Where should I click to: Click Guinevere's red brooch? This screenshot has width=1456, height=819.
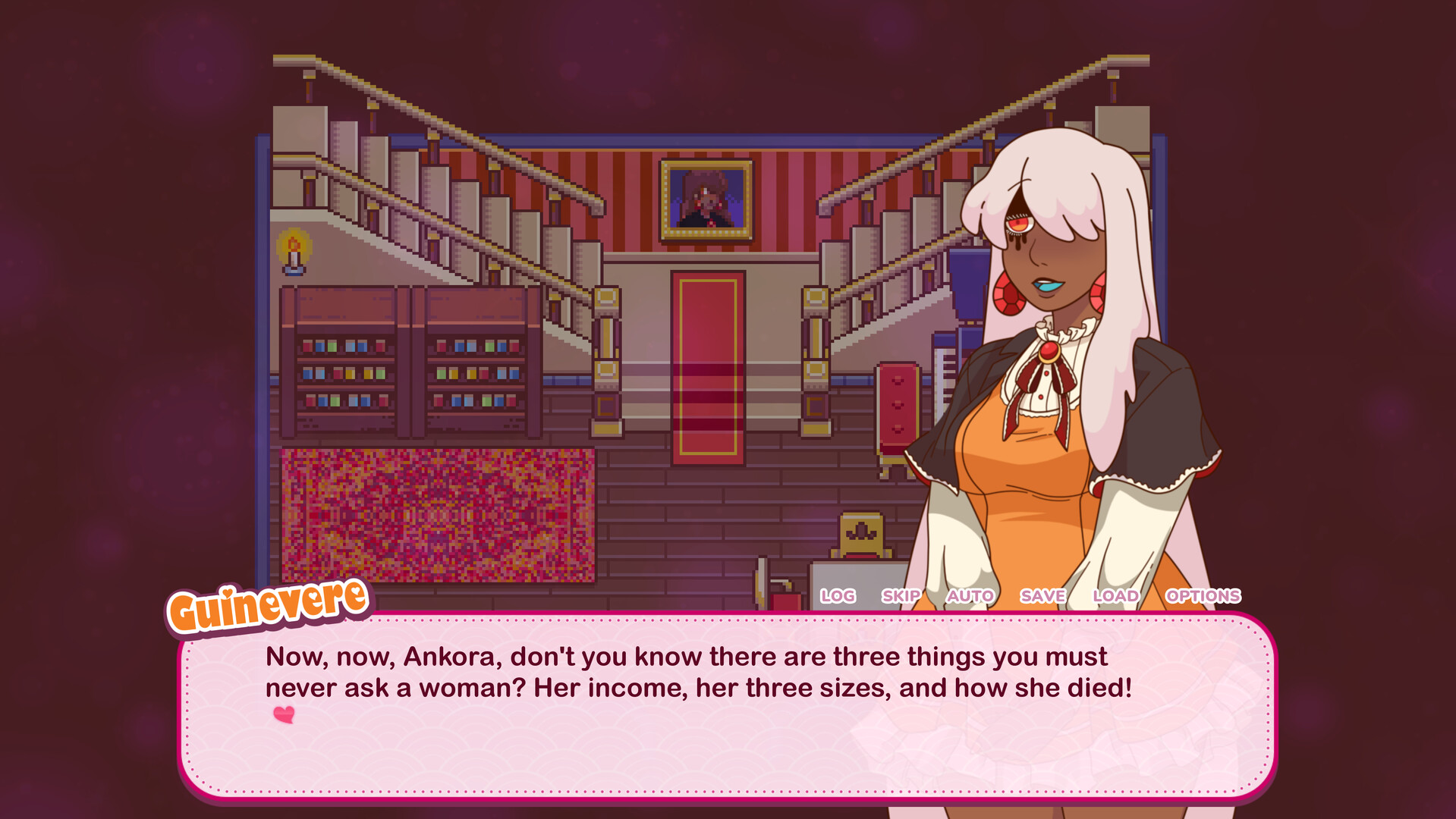pos(1051,353)
